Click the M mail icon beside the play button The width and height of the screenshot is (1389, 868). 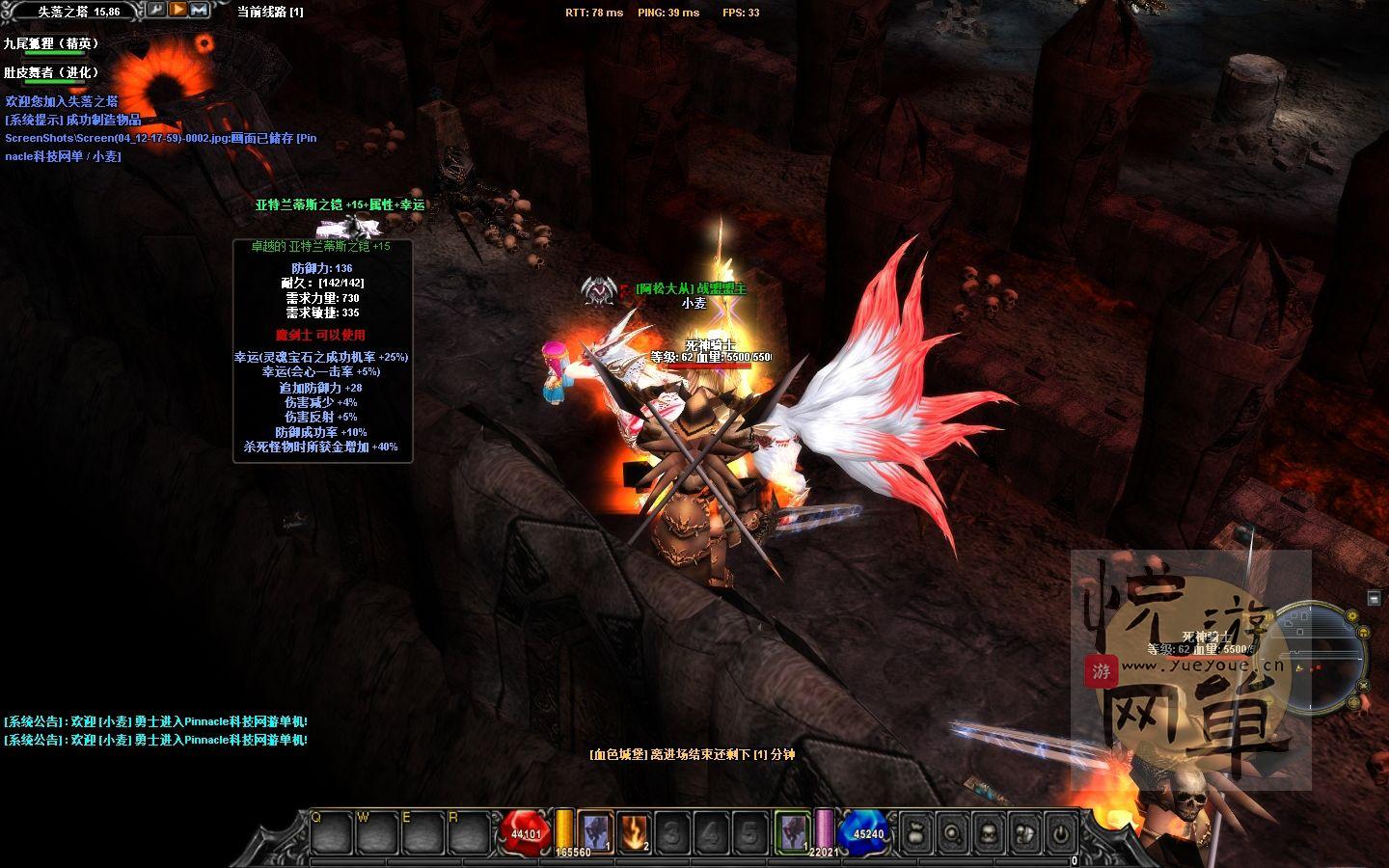pyautogui.click(x=202, y=12)
